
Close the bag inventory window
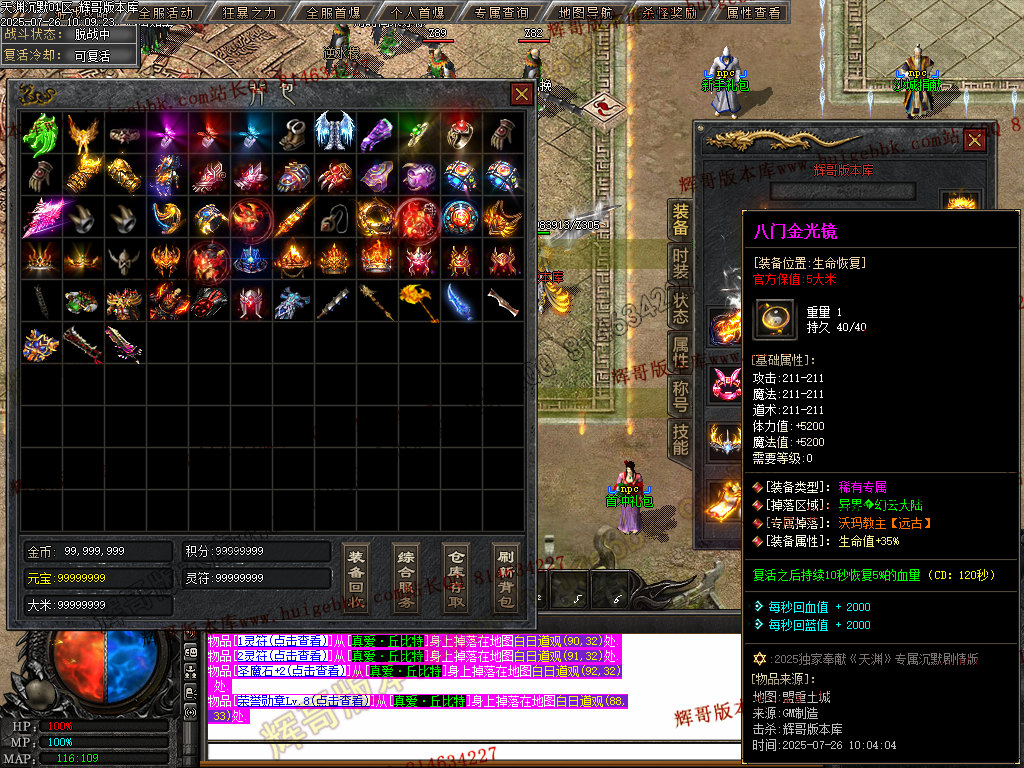pyautogui.click(x=522, y=94)
